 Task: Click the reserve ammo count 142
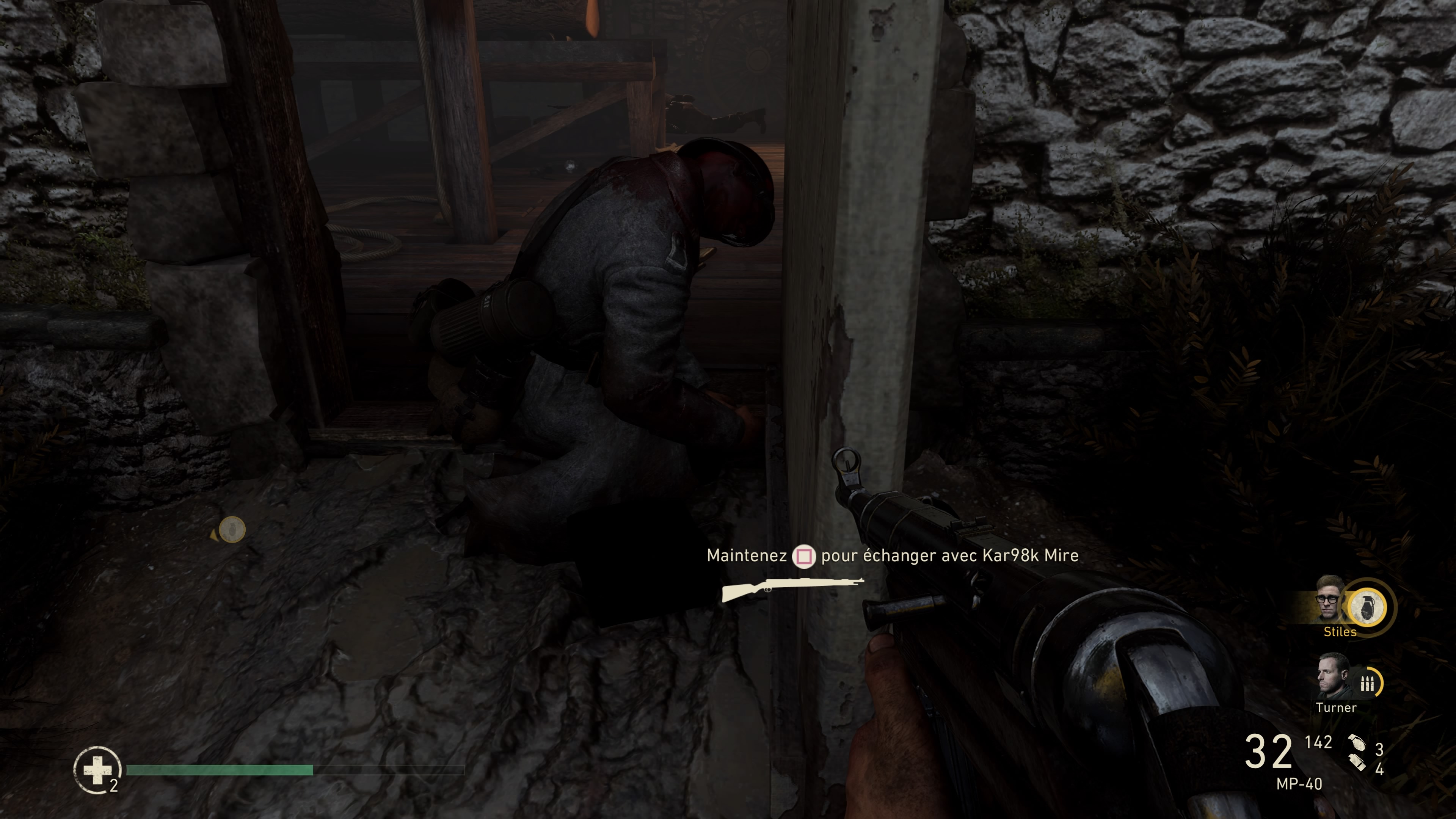(1319, 742)
